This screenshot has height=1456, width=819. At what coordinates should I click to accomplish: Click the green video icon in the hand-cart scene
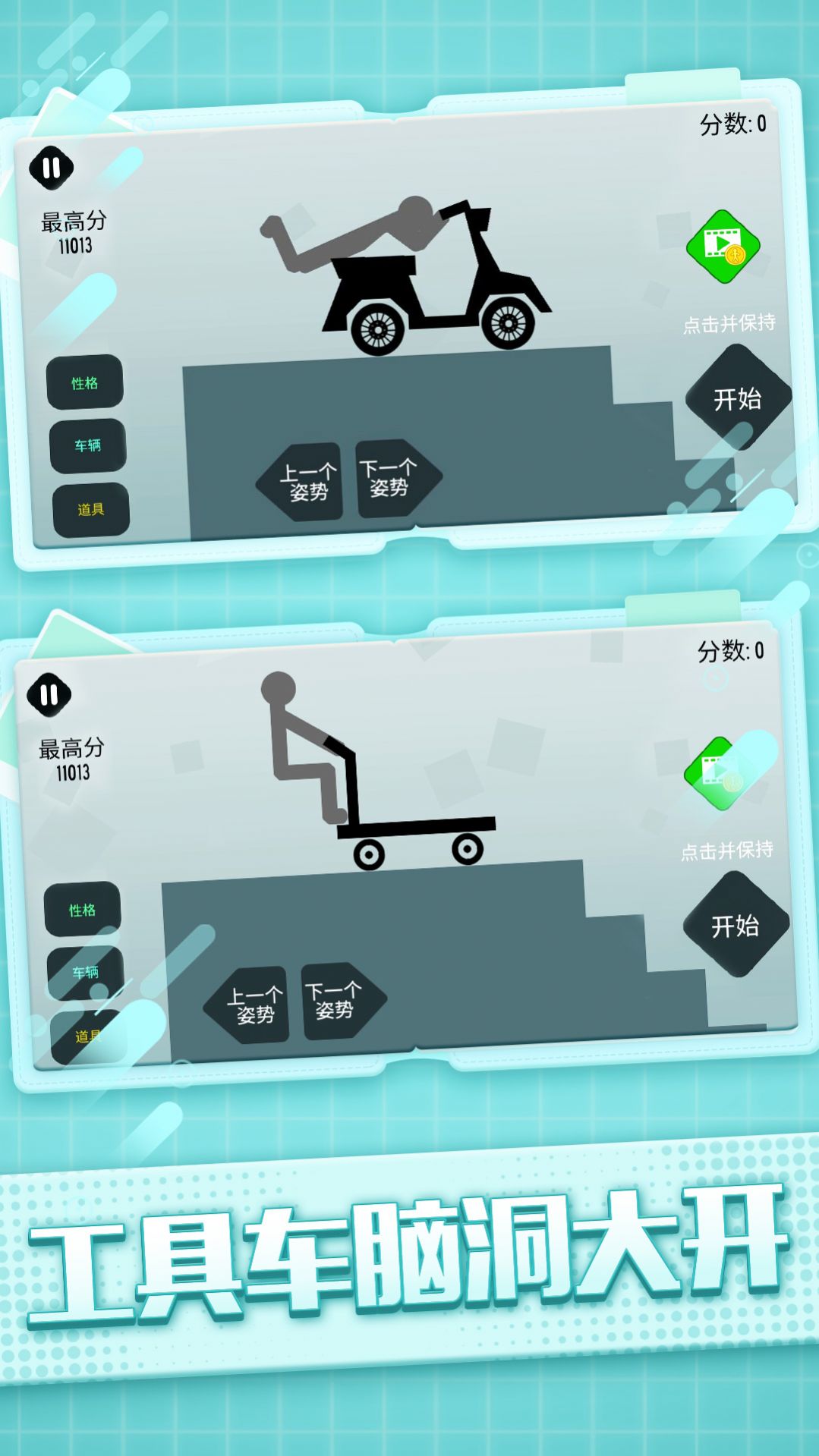[x=721, y=773]
